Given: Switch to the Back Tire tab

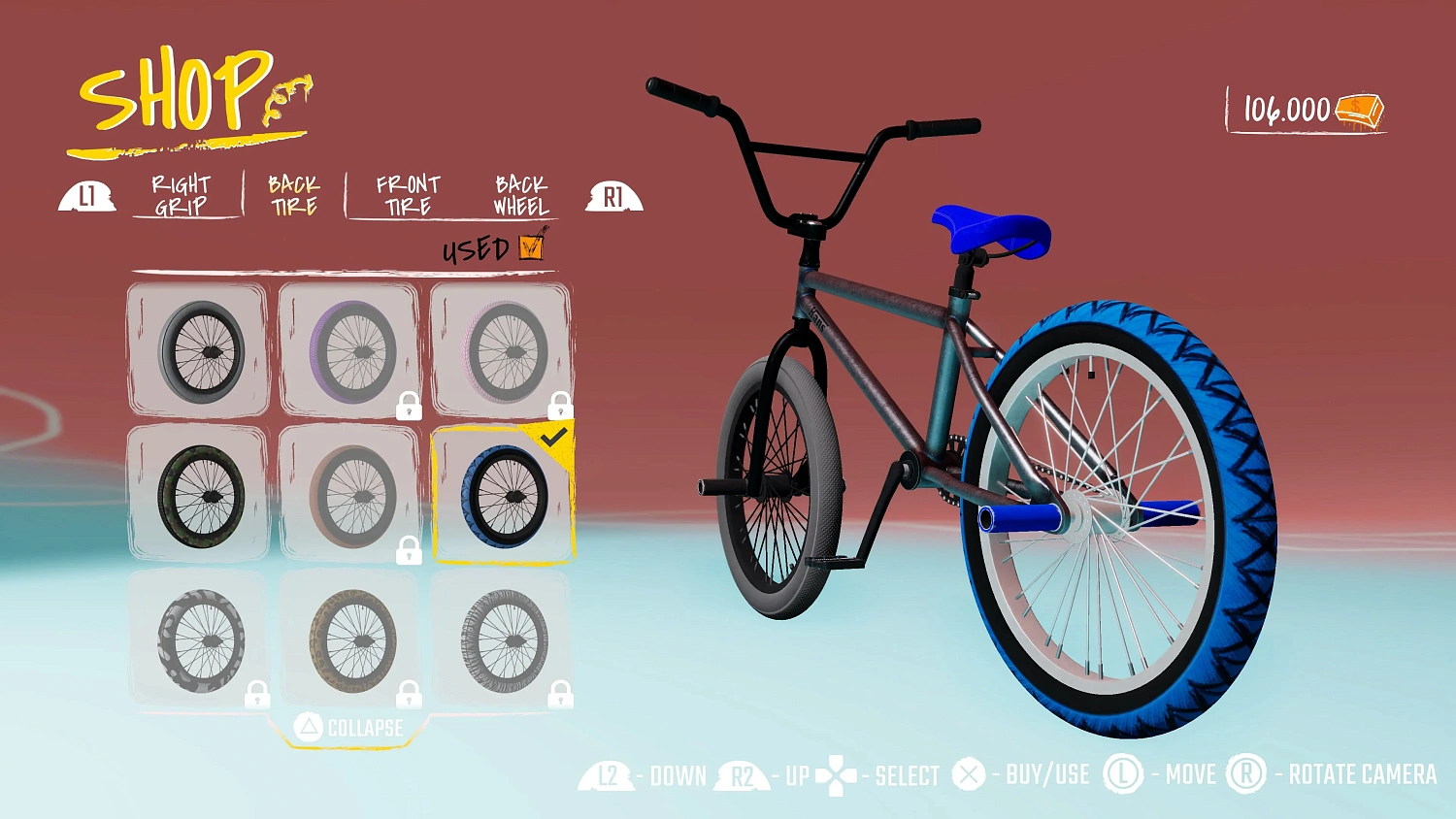Looking at the screenshot, I should pyautogui.click(x=293, y=192).
